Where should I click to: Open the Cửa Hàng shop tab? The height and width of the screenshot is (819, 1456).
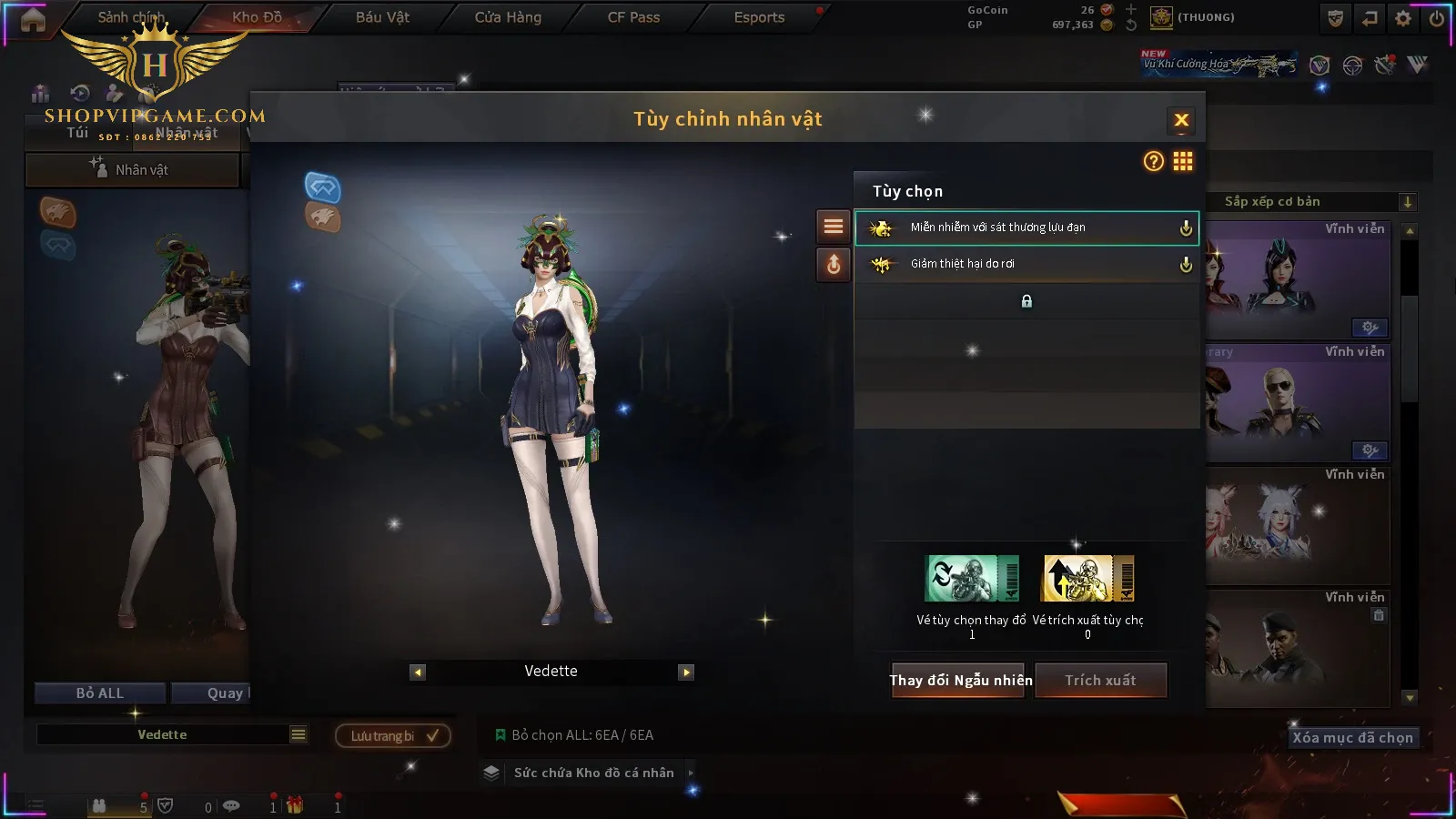tap(508, 17)
